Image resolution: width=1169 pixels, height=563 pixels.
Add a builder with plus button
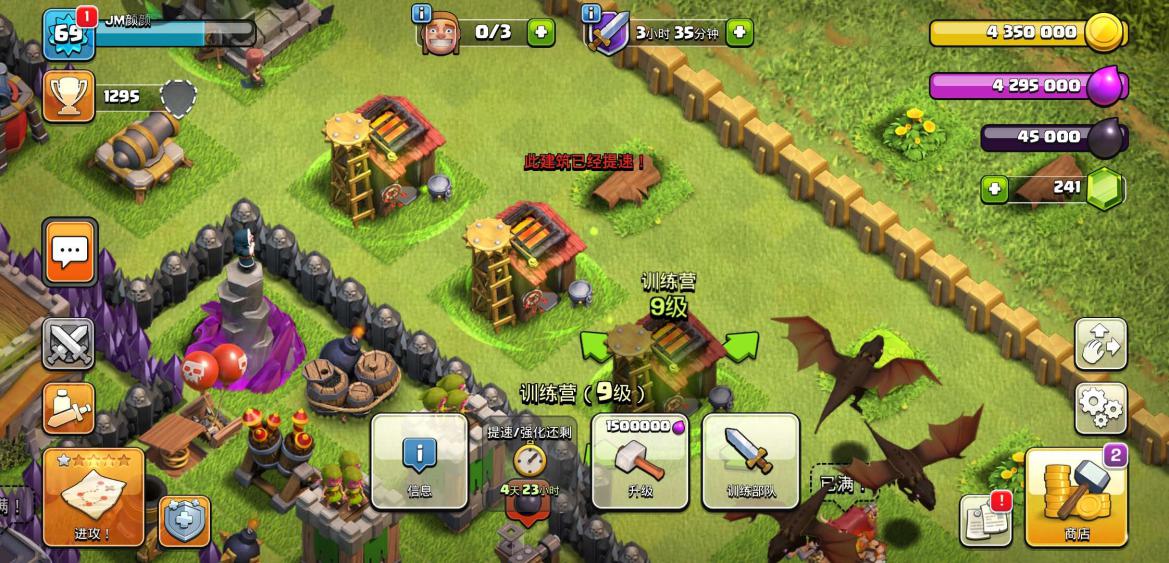click(x=540, y=32)
